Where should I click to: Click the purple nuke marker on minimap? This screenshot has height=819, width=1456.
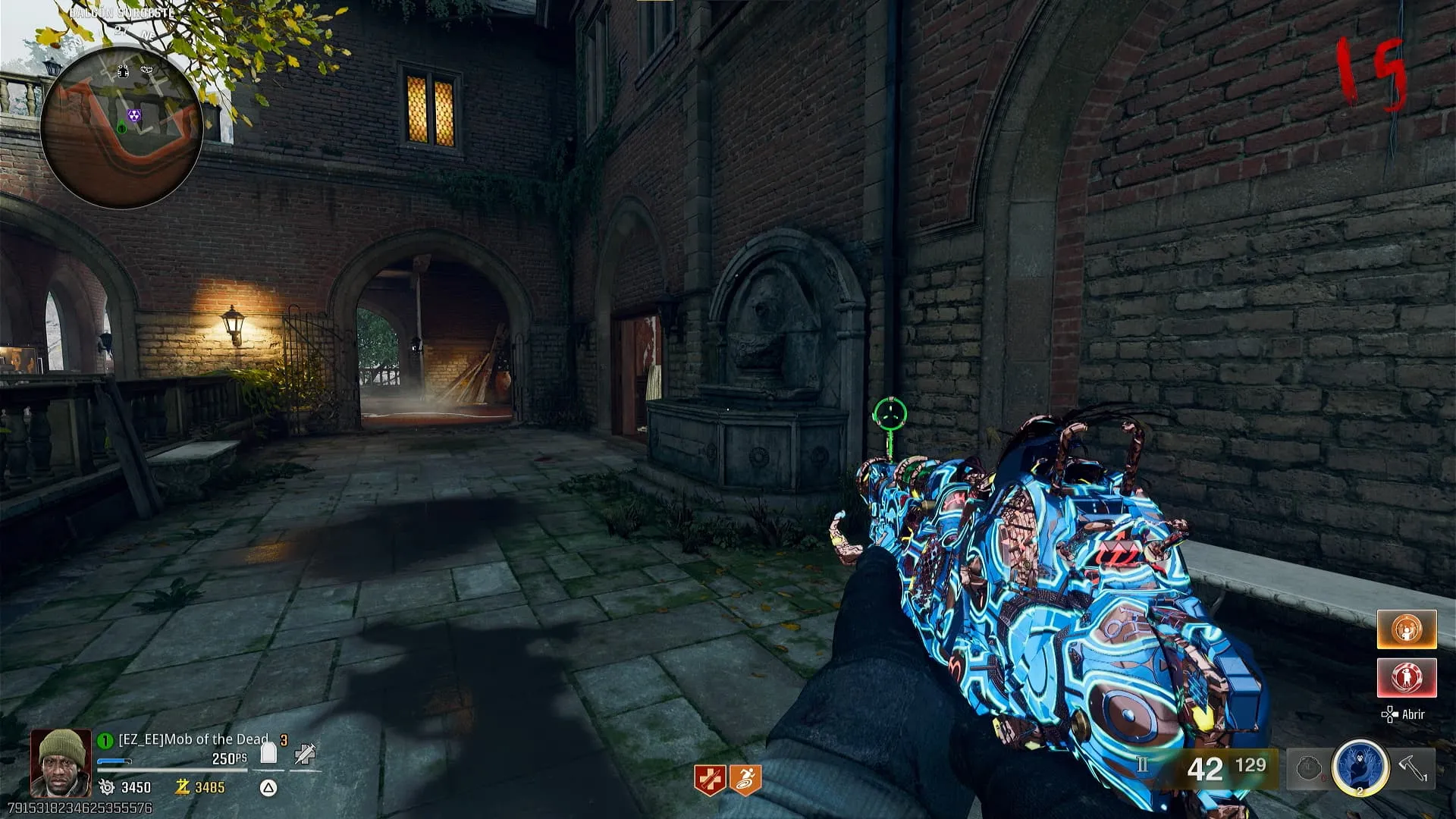point(134,116)
